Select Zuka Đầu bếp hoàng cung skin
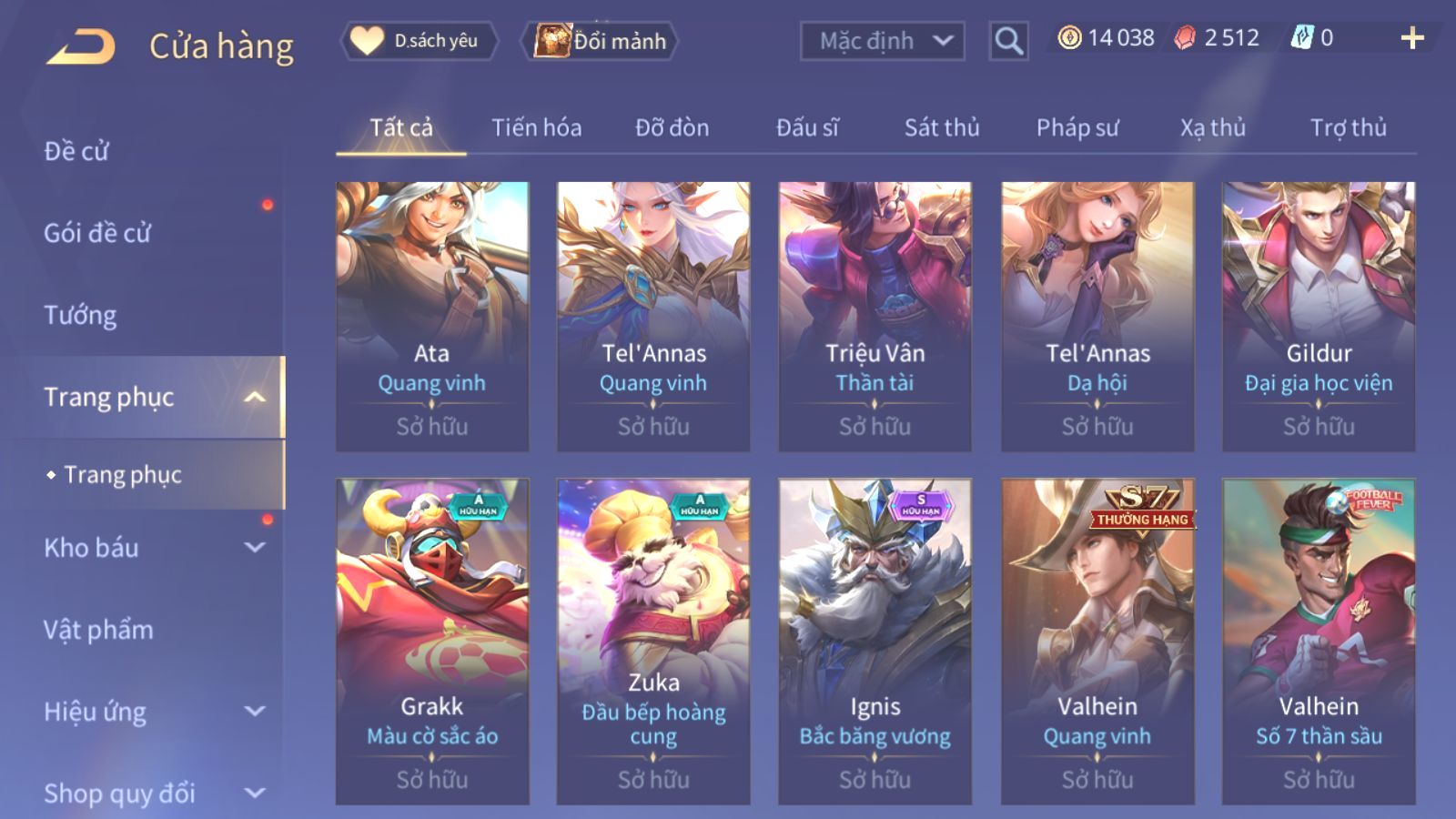Viewport: 1456px width, 819px height. click(653, 641)
